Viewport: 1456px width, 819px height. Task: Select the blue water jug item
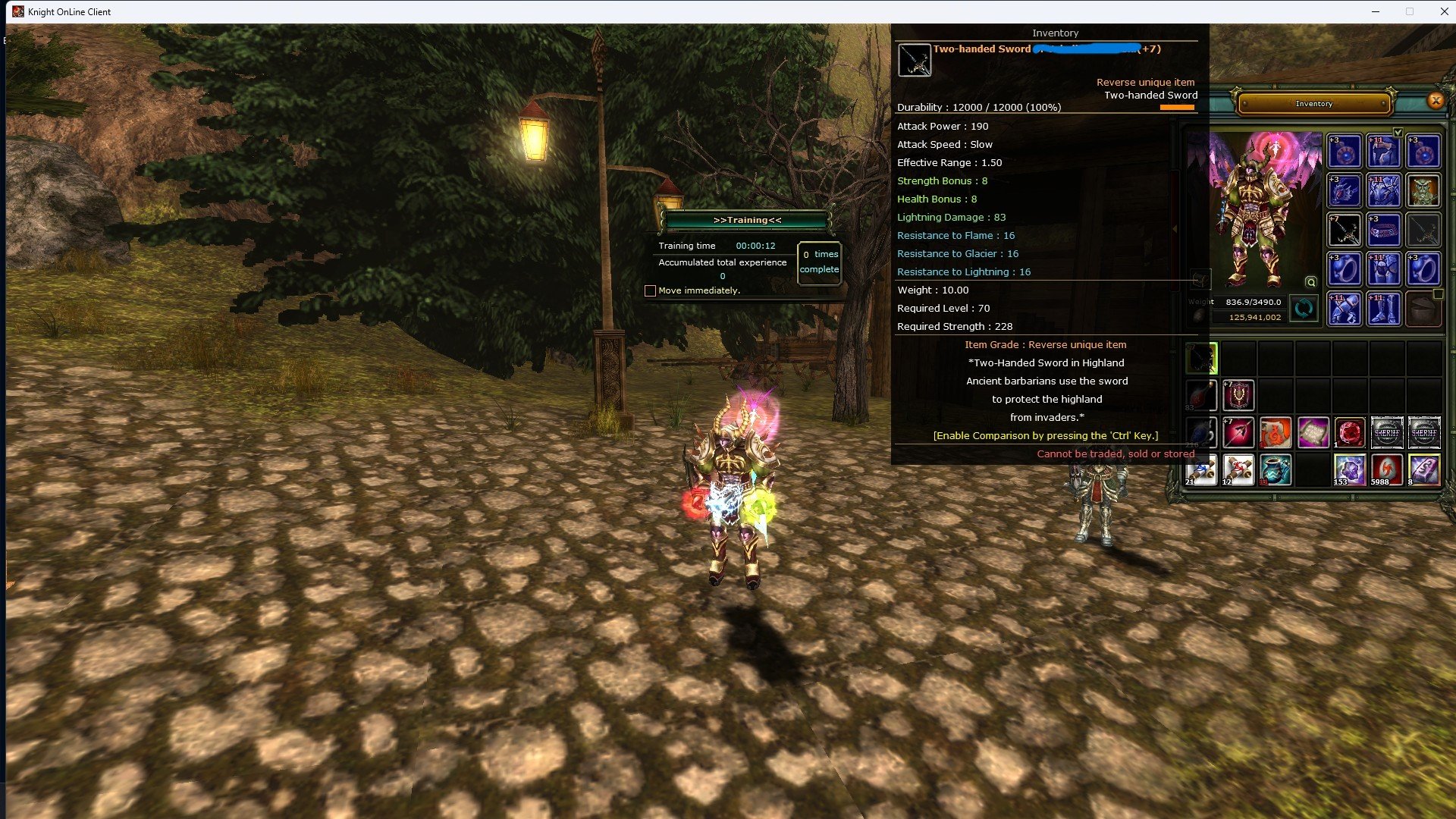click(x=1276, y=470)
